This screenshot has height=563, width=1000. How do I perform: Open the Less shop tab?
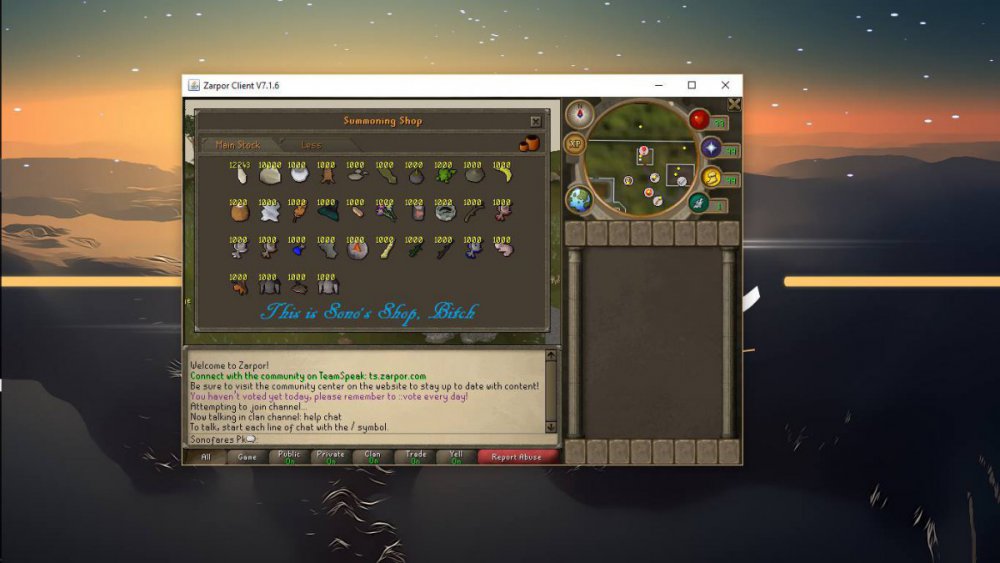pos(312,145)
